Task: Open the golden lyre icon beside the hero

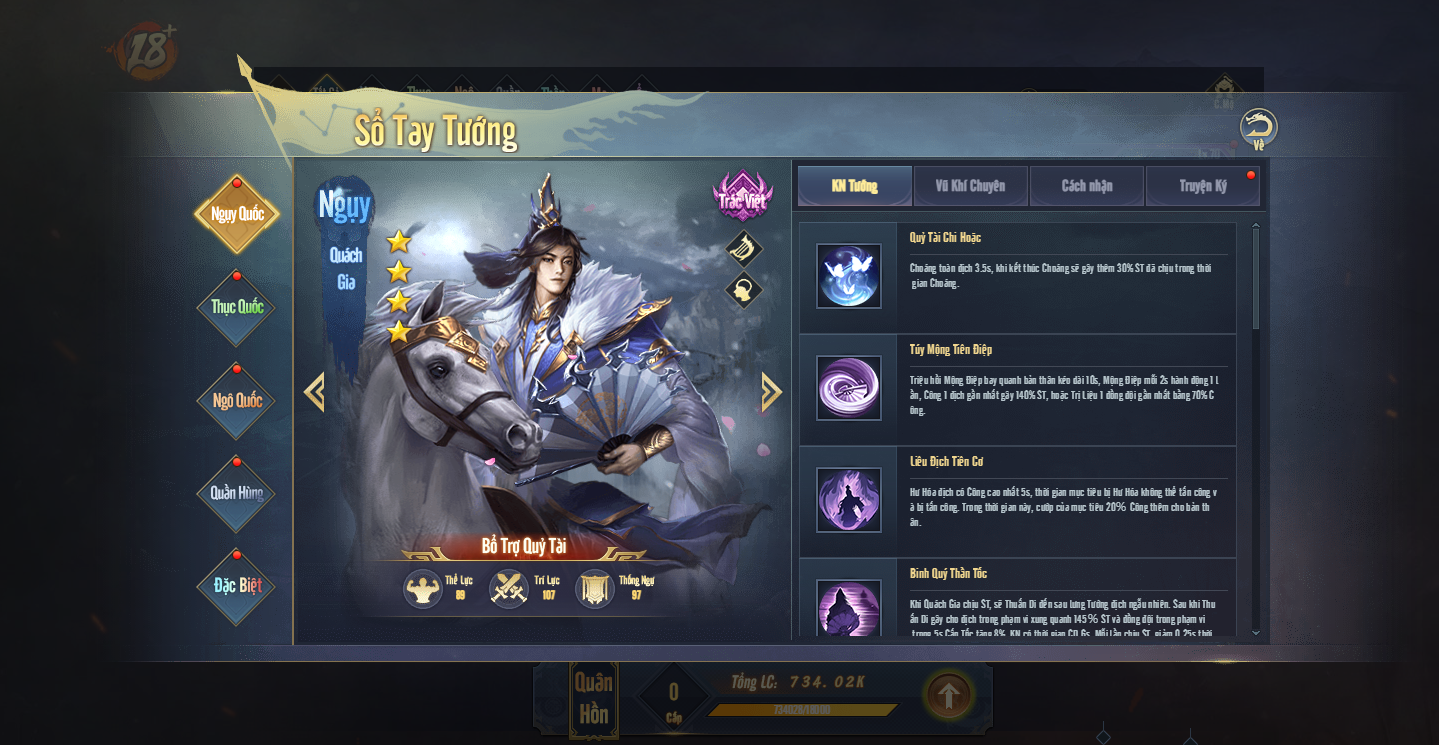Action: pyautogui.click(x=742, y=248)
